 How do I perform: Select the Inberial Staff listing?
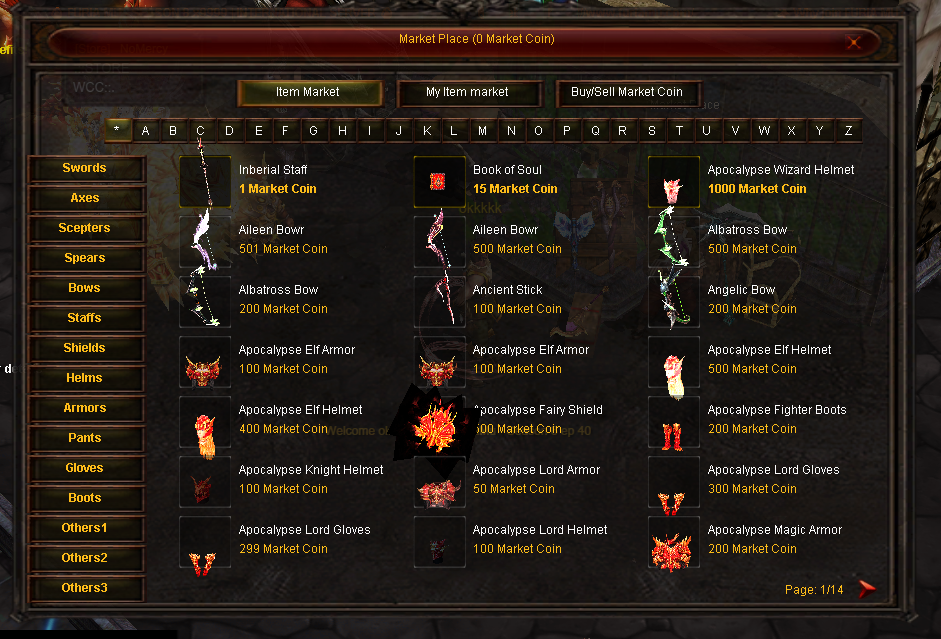[273, 170]
